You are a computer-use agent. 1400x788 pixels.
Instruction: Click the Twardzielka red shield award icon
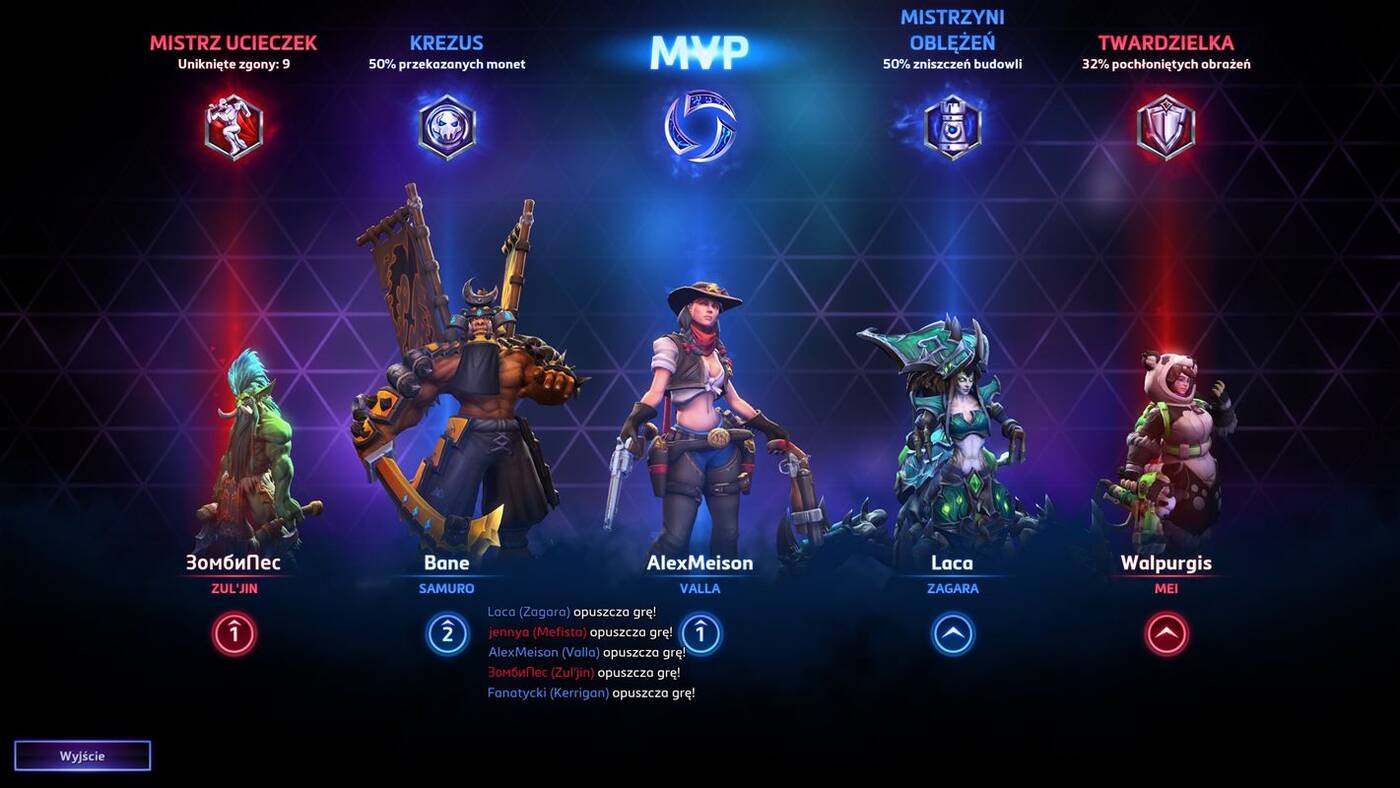(x=1165, y=125)
